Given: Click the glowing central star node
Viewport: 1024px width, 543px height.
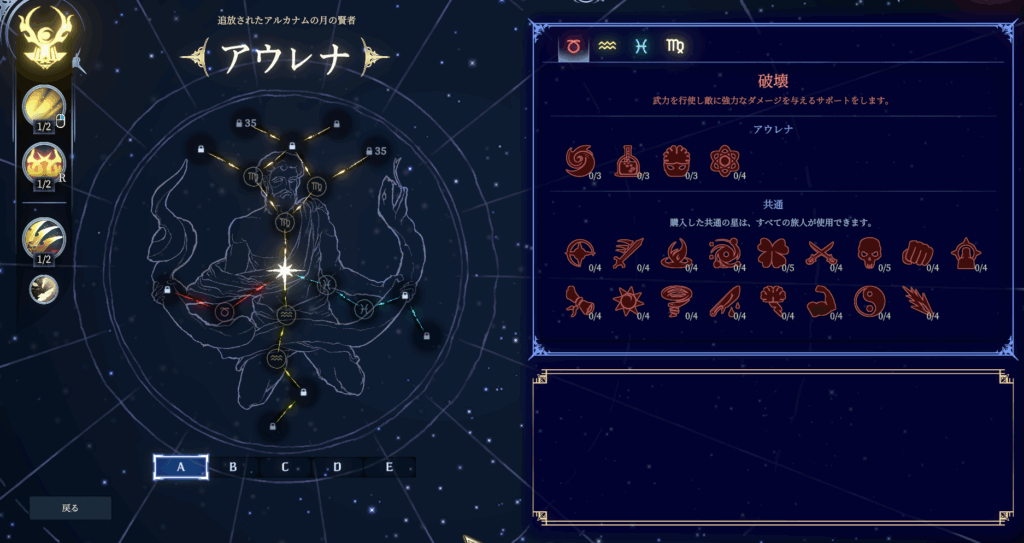Looking at the screenshot, I should point(284,270).
